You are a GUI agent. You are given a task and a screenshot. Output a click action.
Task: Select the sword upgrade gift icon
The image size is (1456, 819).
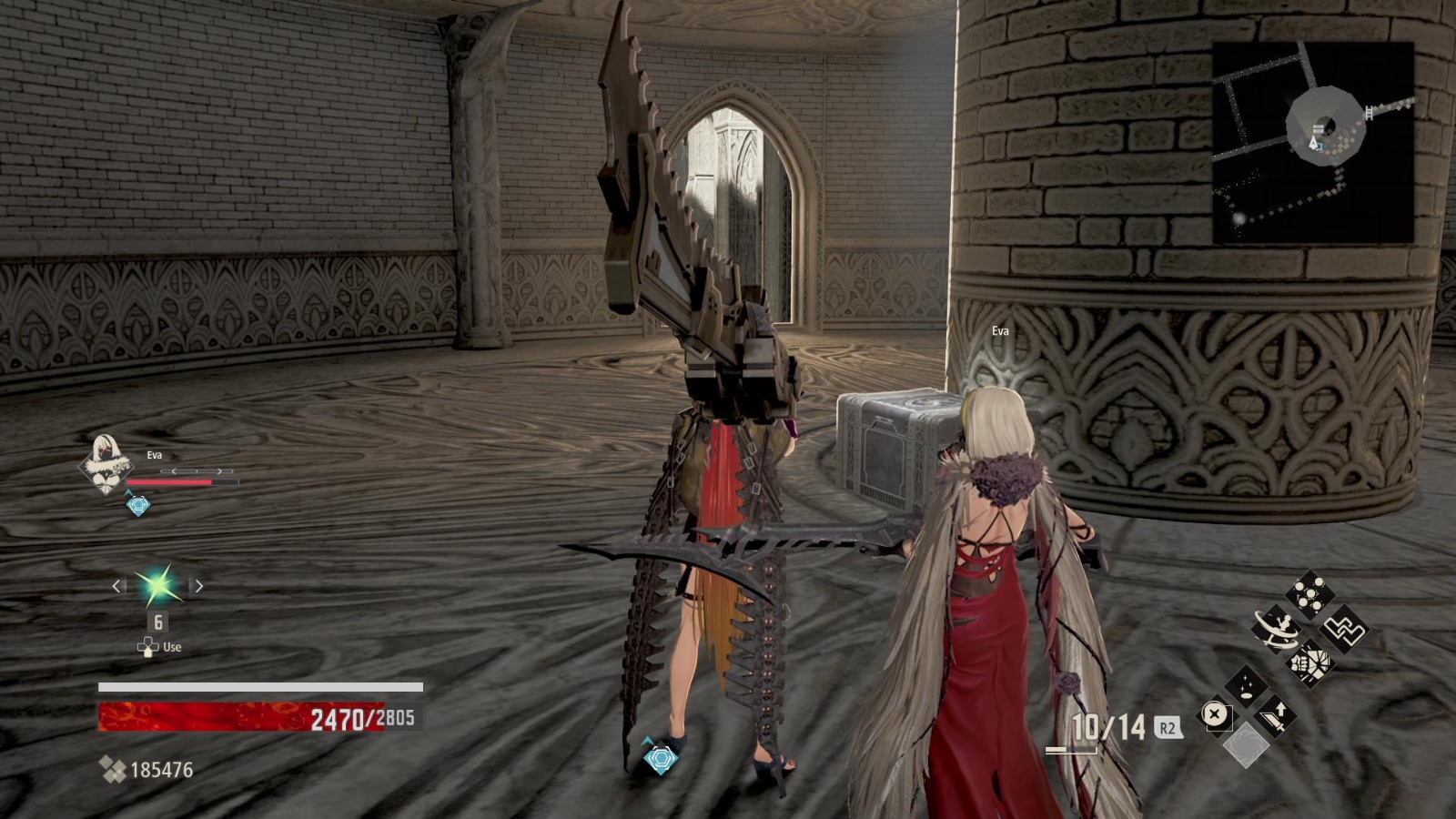[1277, 715]
